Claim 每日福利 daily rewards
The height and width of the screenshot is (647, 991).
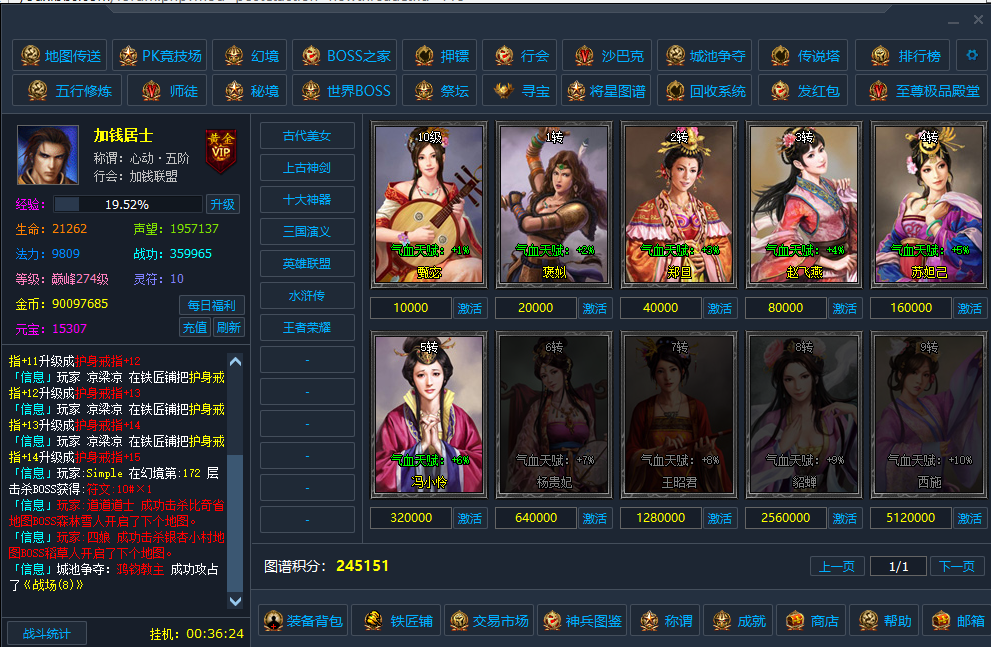point(211,305)
